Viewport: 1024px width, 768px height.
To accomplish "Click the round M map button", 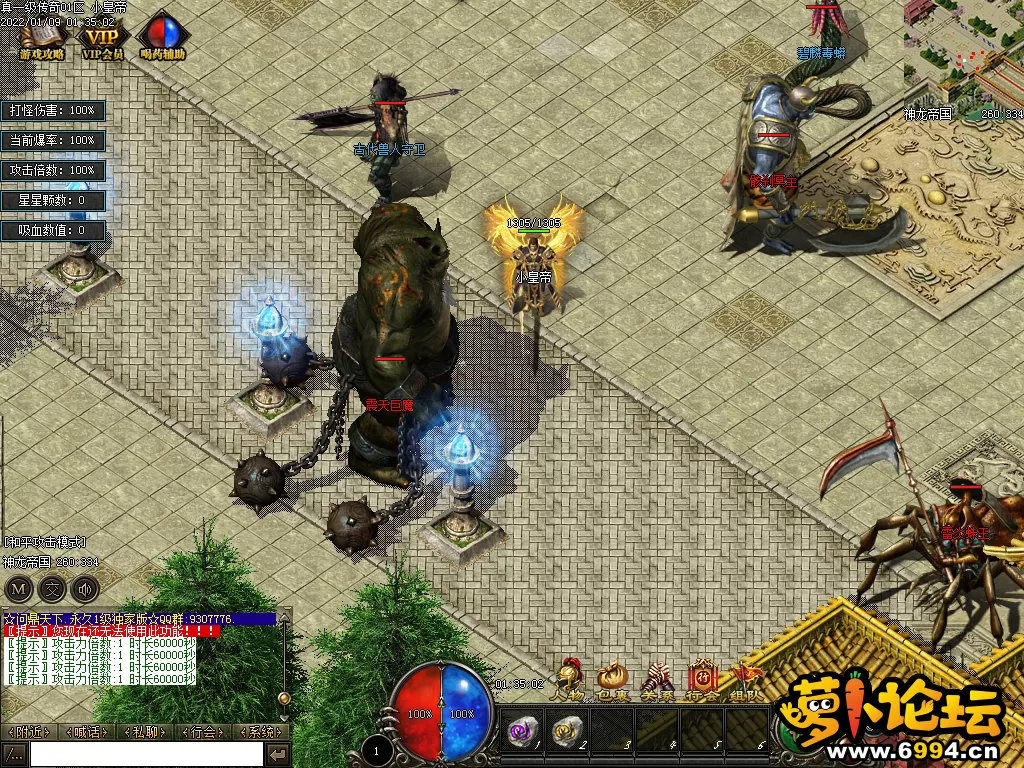I will click(18, 588).
